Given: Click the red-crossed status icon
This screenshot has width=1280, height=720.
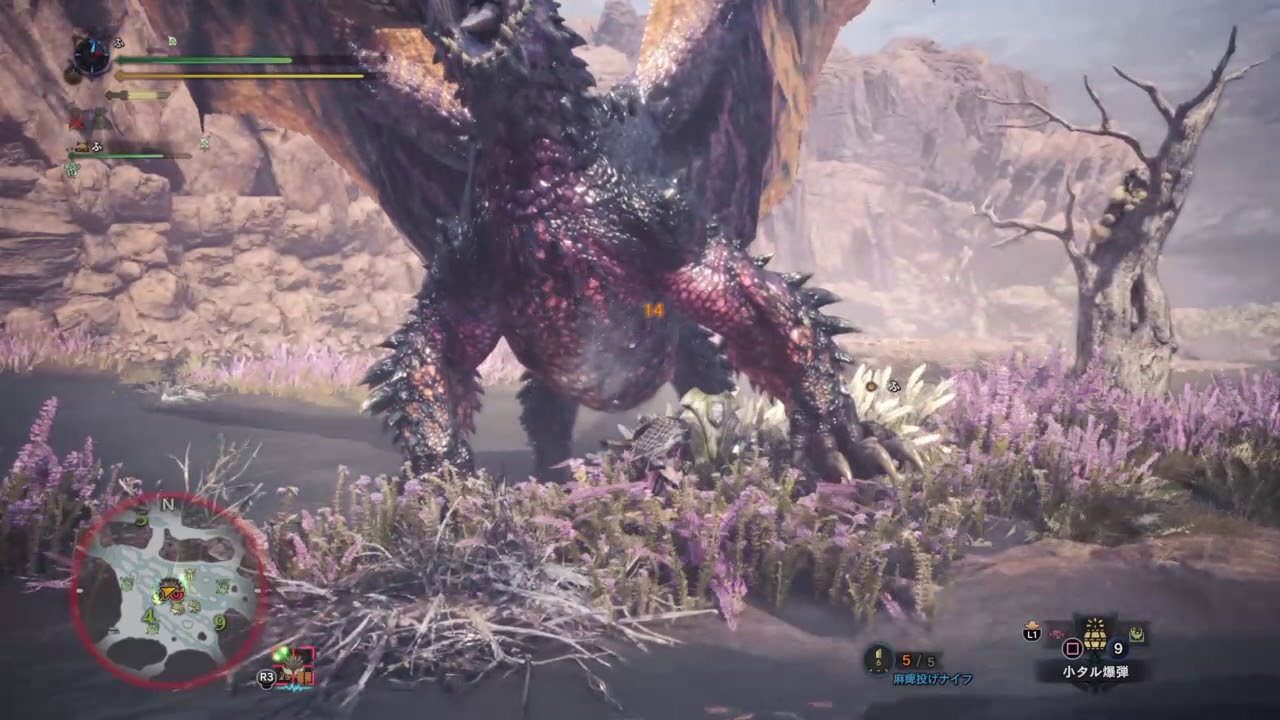Looking at the screenshot, I should [76, 121].
